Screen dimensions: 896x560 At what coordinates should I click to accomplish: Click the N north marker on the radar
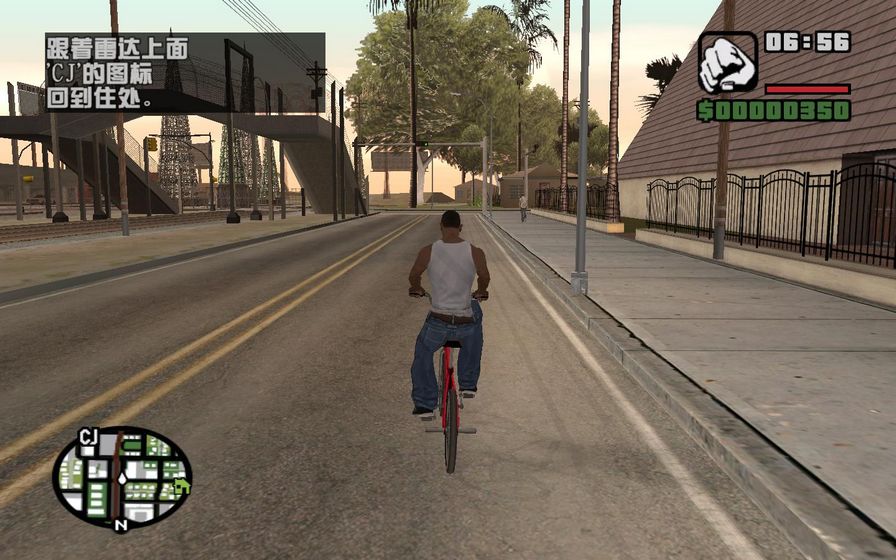120,524
